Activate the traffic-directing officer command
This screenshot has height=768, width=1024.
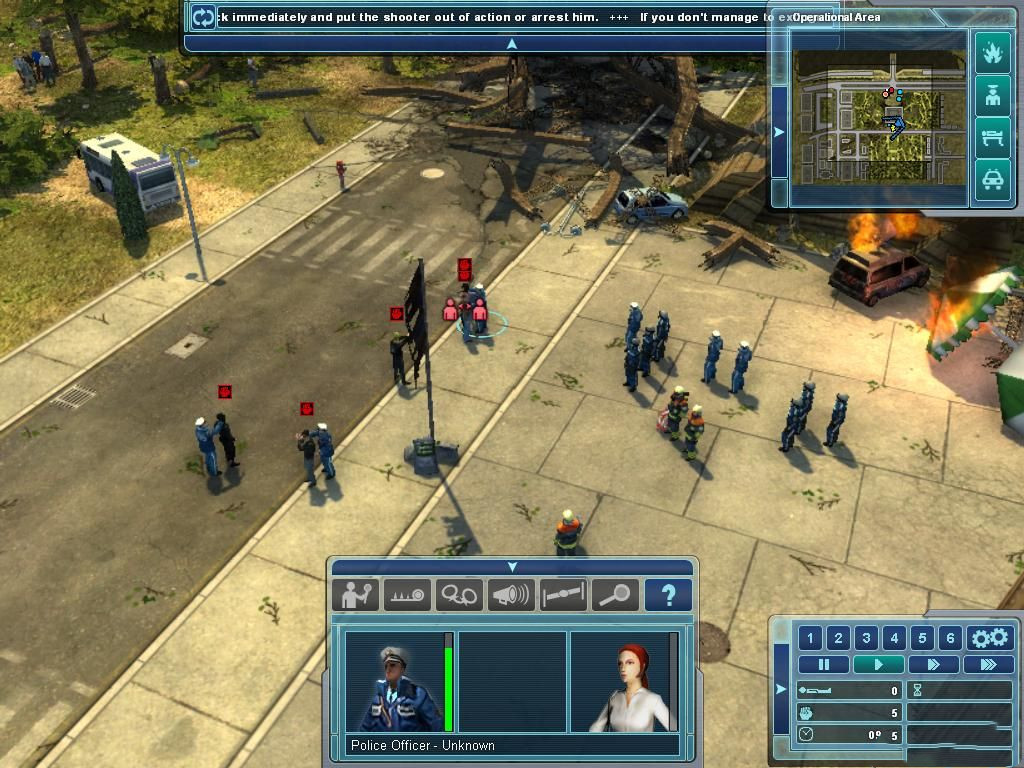click(355, 595)
